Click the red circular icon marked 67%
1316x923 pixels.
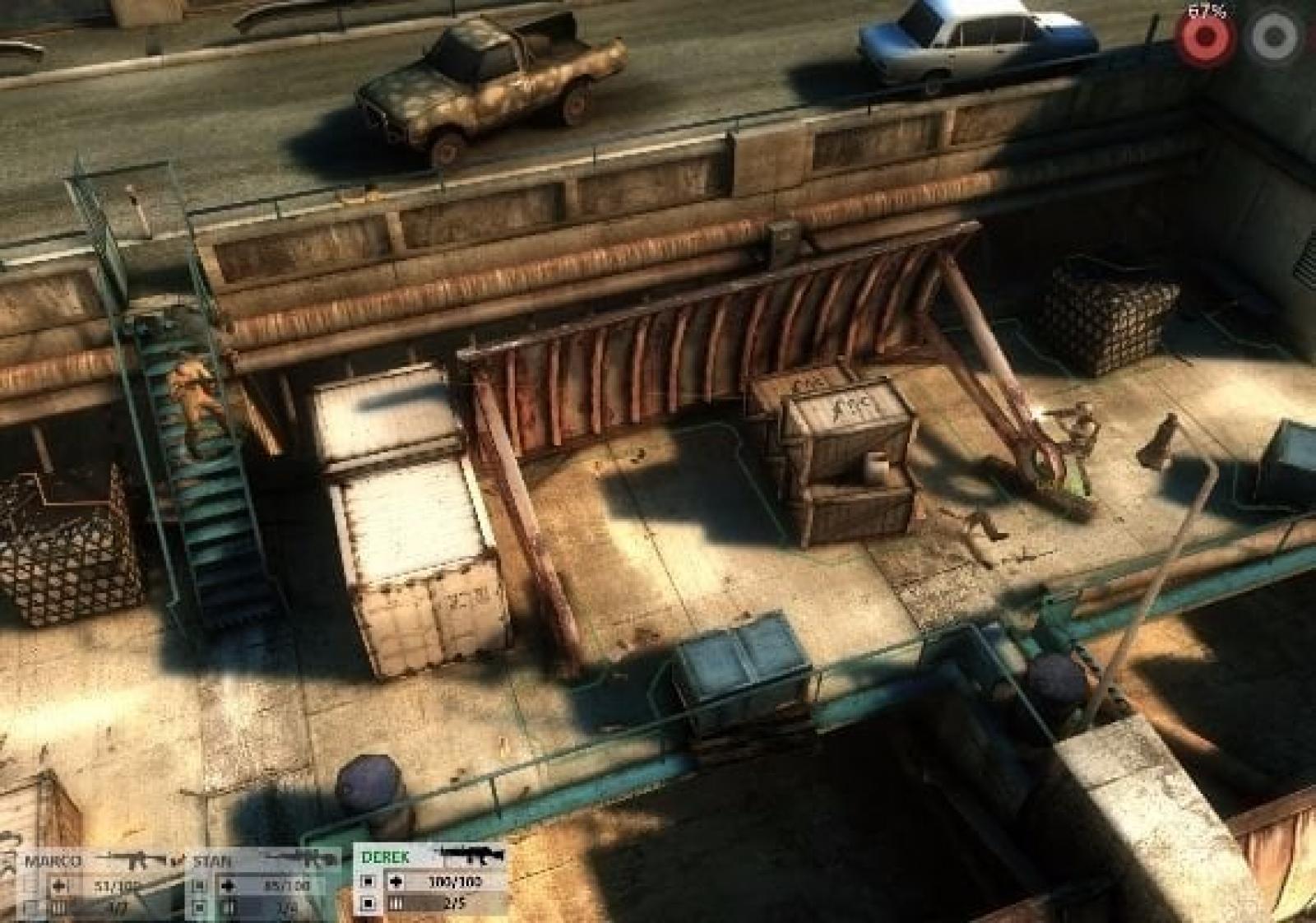click(x=1204, y=36)
